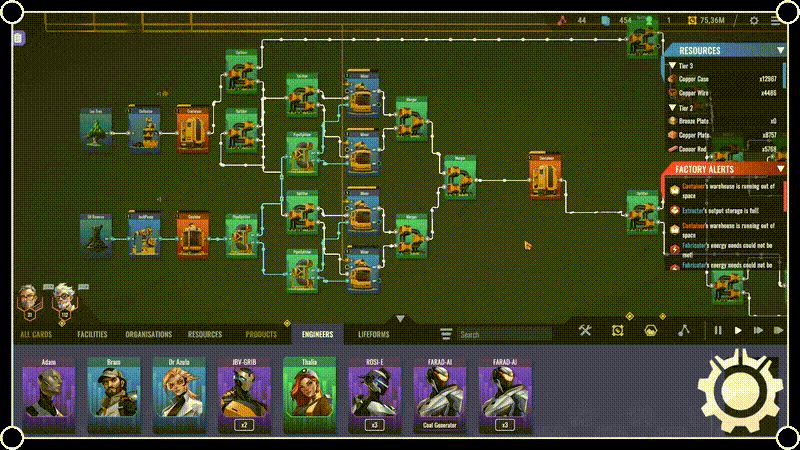Open the Products tab

click(x=261, y=334)
